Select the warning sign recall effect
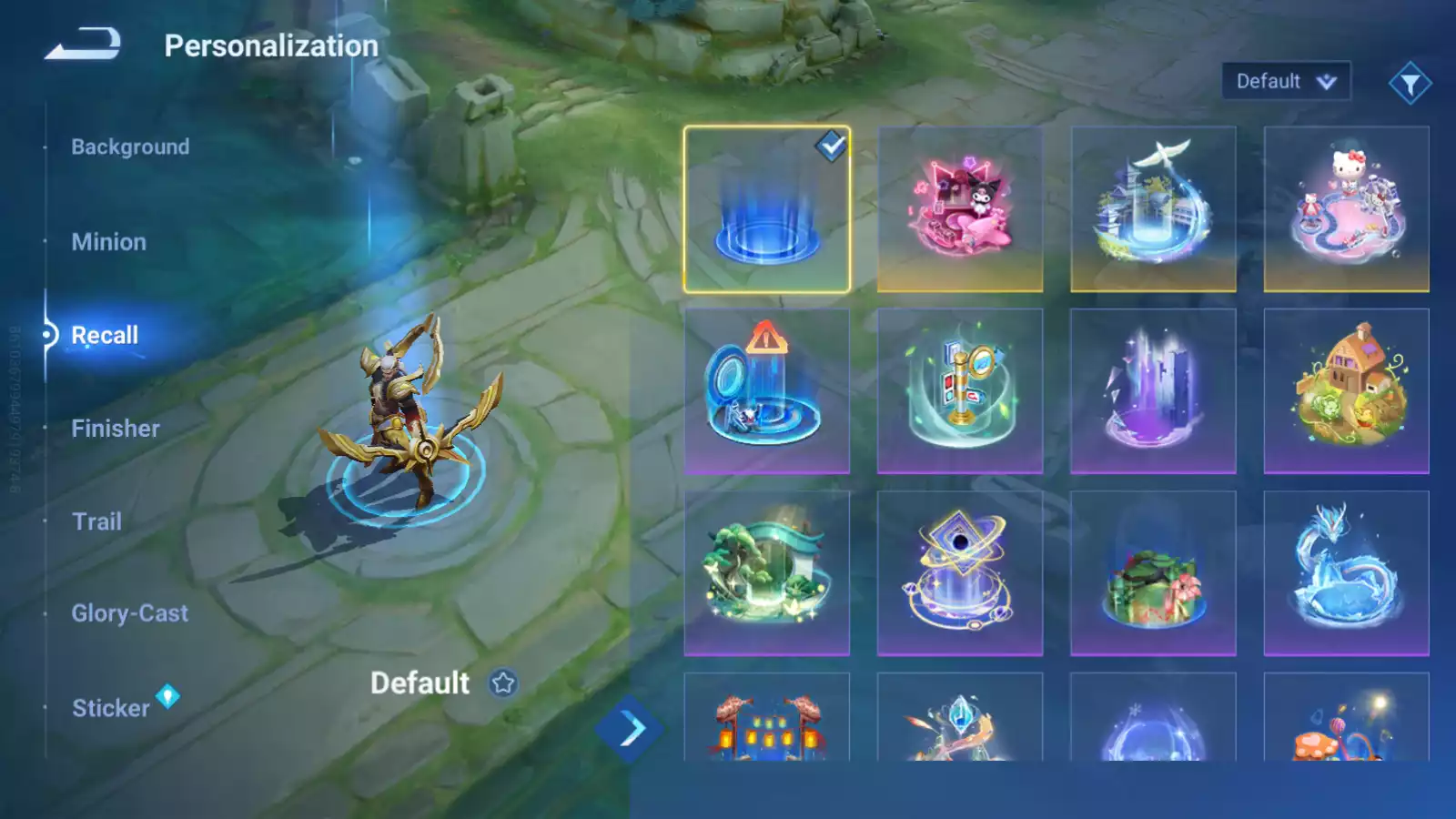 [767, 391]
